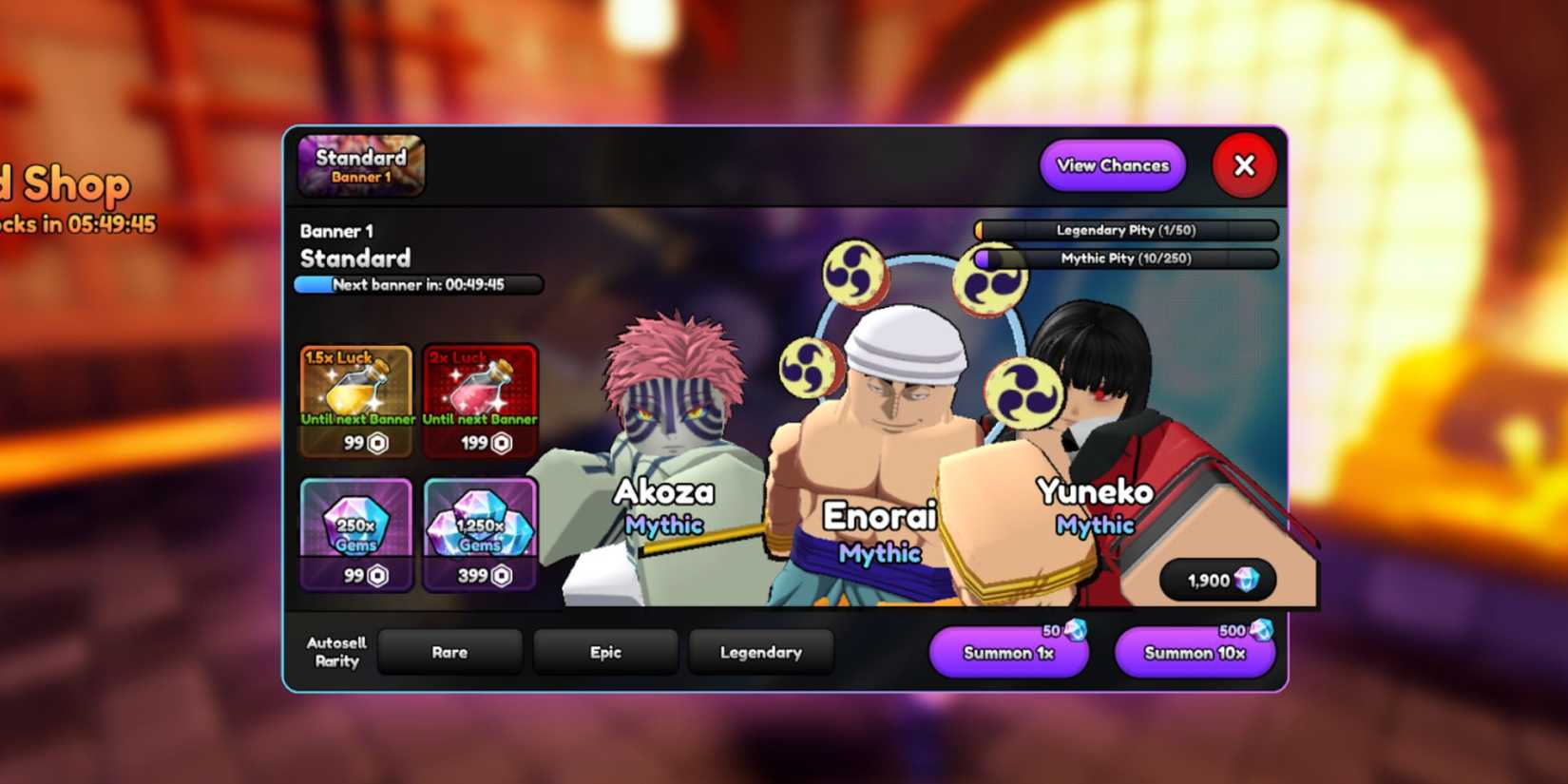Purchase the 2x Luck potion
The image size is (1568, 784).
[x=478, y=394]
